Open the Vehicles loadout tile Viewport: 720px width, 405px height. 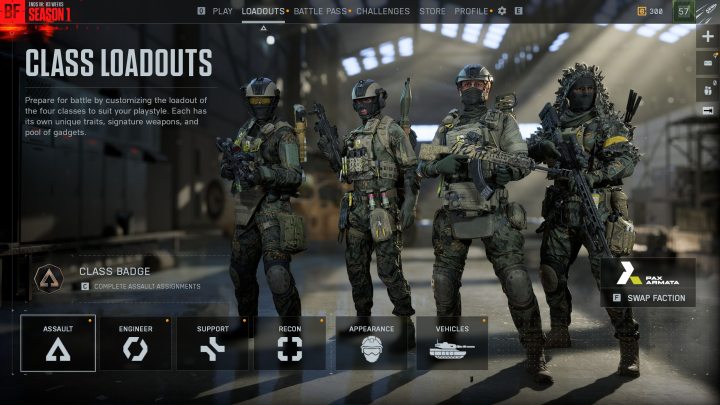[452, 343]
